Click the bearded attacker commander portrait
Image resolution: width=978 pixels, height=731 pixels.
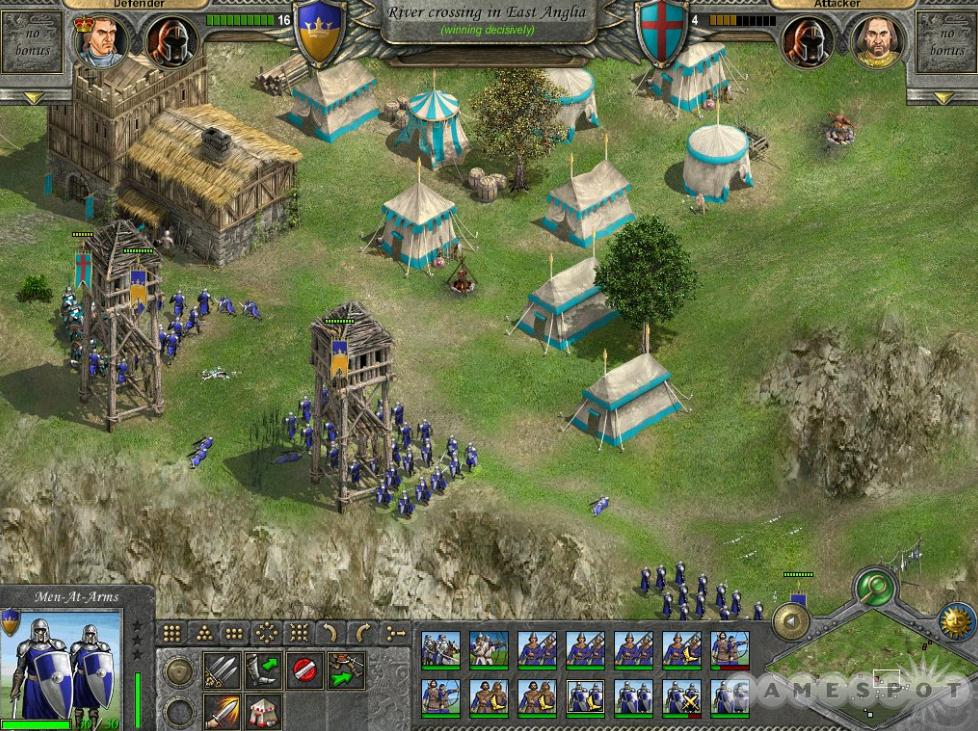pos(877,42)
